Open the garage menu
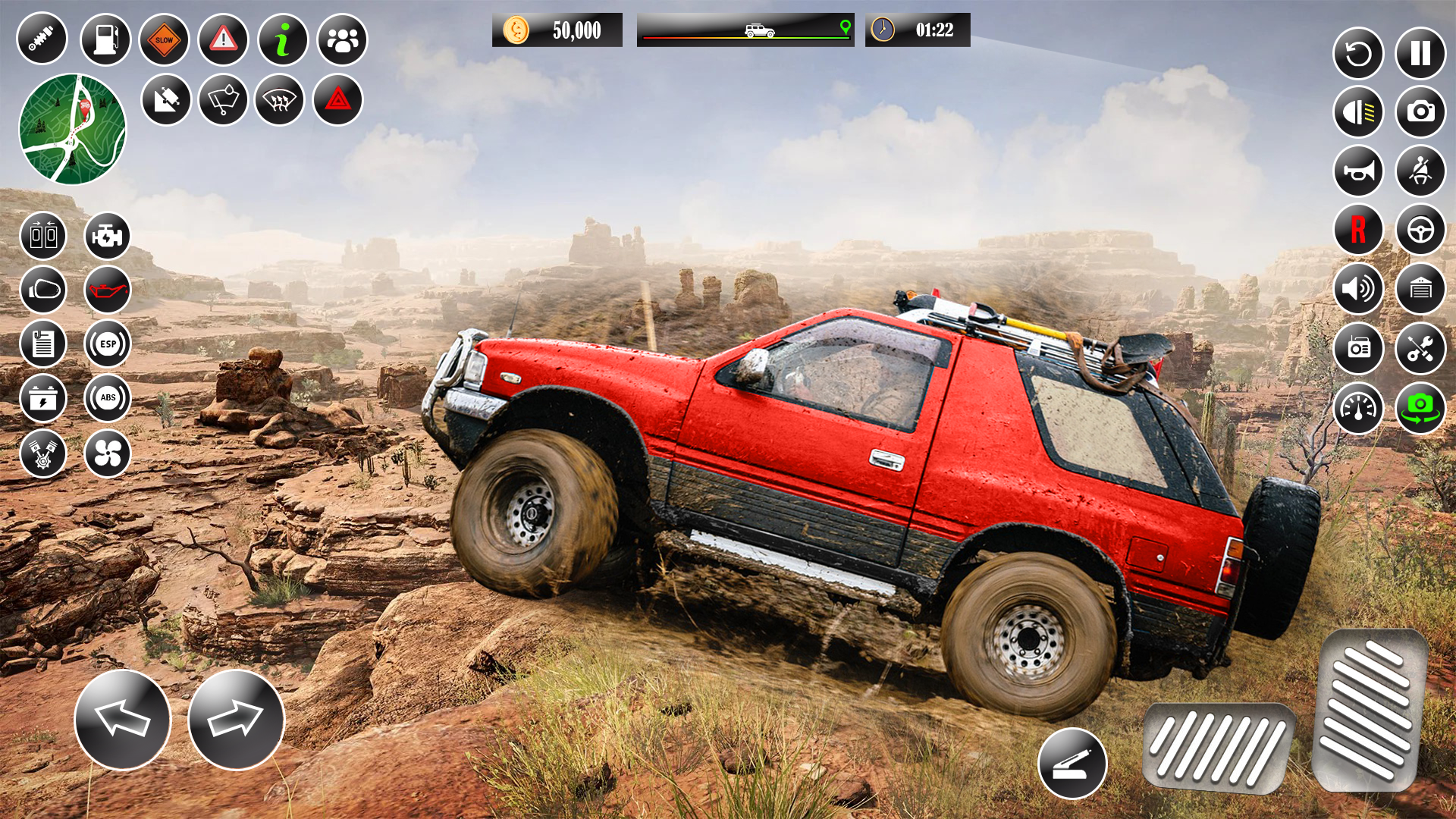 coord(1420,290)
